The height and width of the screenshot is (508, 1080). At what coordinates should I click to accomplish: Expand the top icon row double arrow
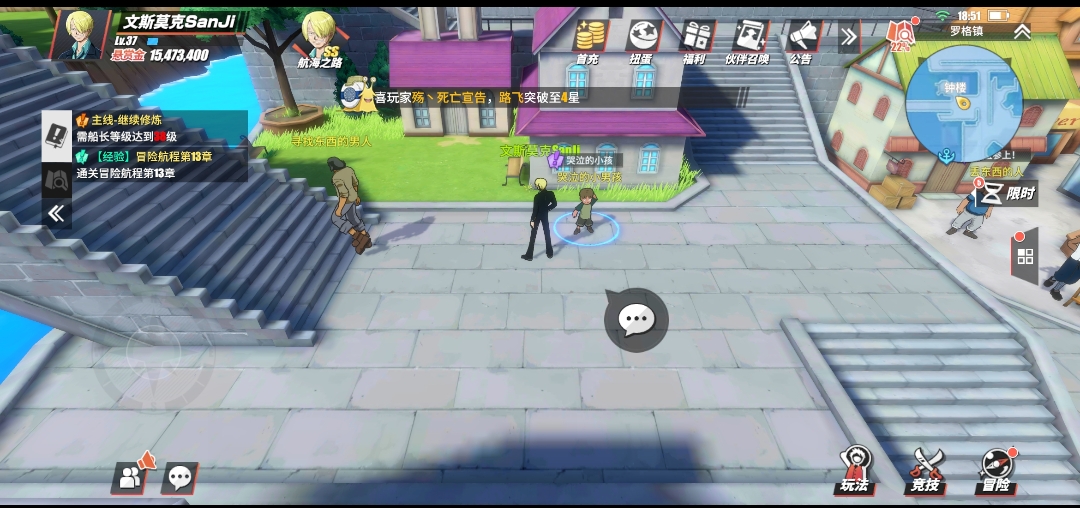coord(849,37)
